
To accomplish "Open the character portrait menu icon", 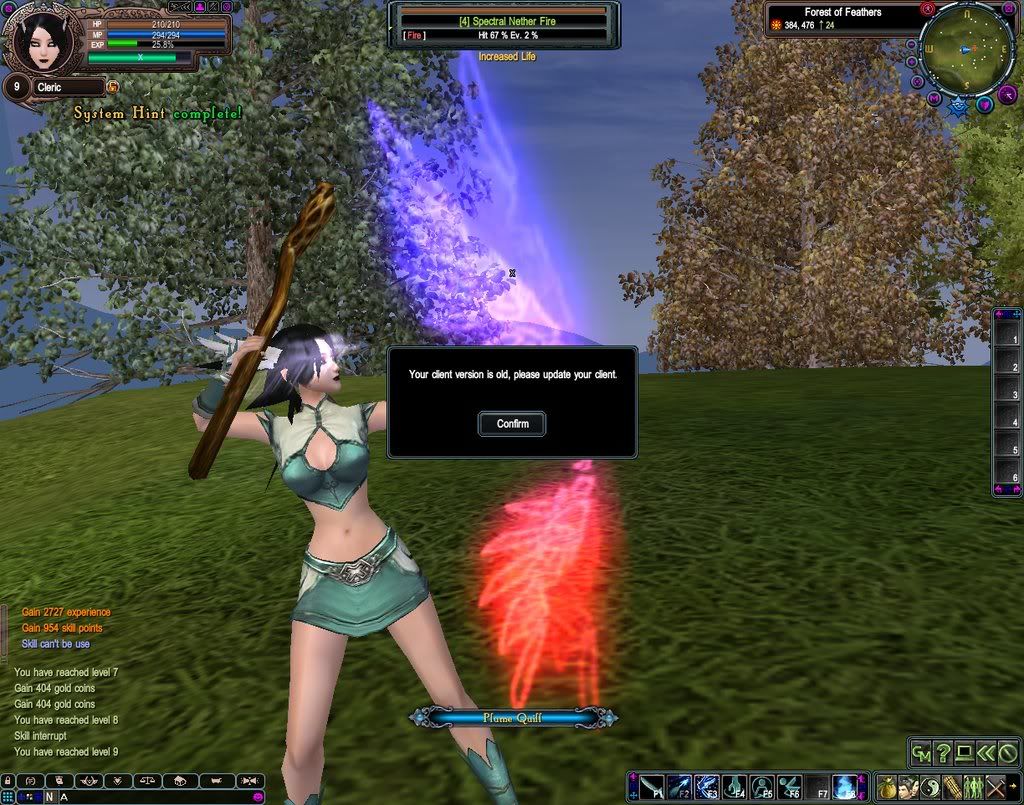I will 909,787.
